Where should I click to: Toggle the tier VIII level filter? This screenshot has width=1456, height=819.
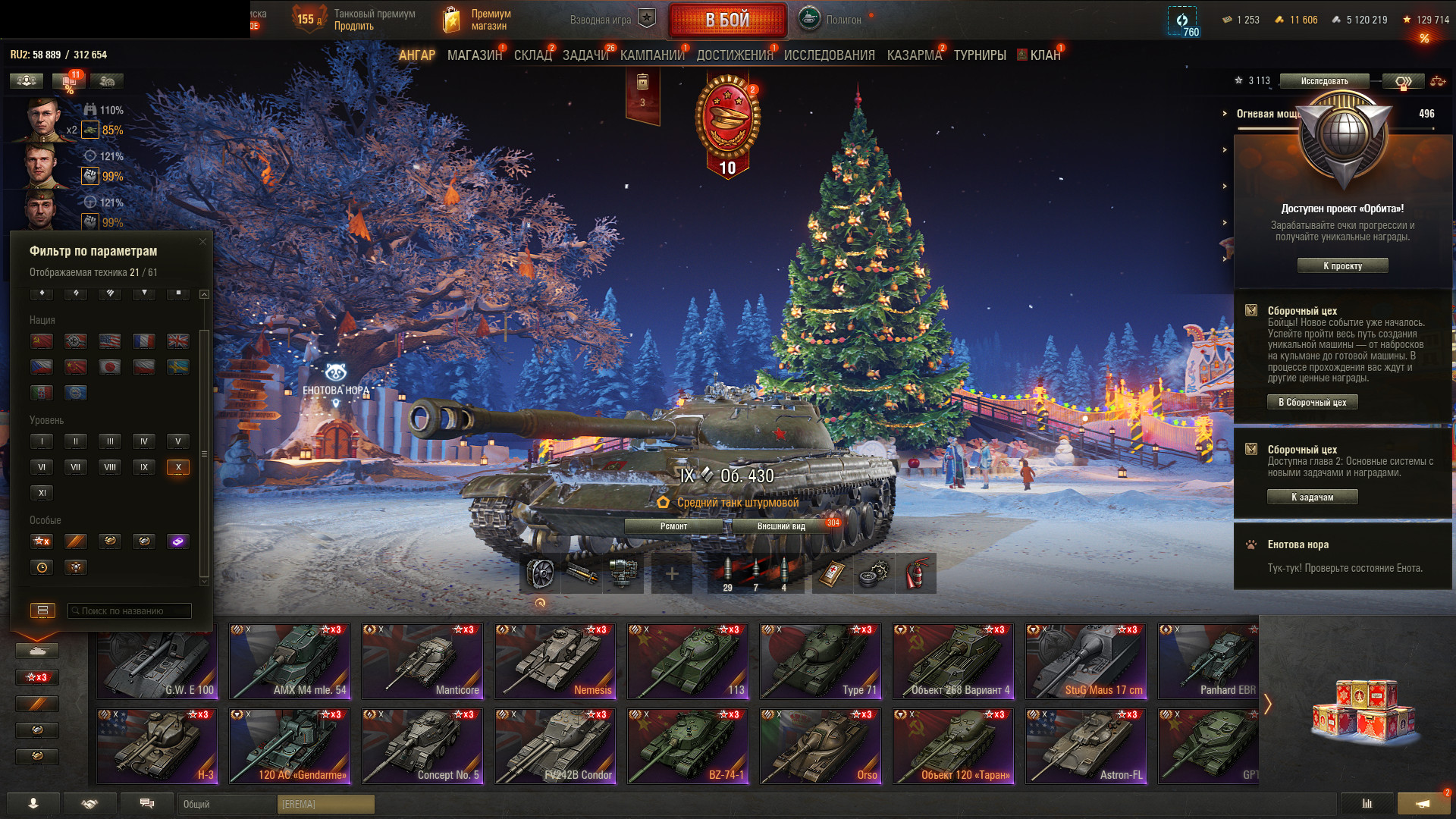pos(110,467)
